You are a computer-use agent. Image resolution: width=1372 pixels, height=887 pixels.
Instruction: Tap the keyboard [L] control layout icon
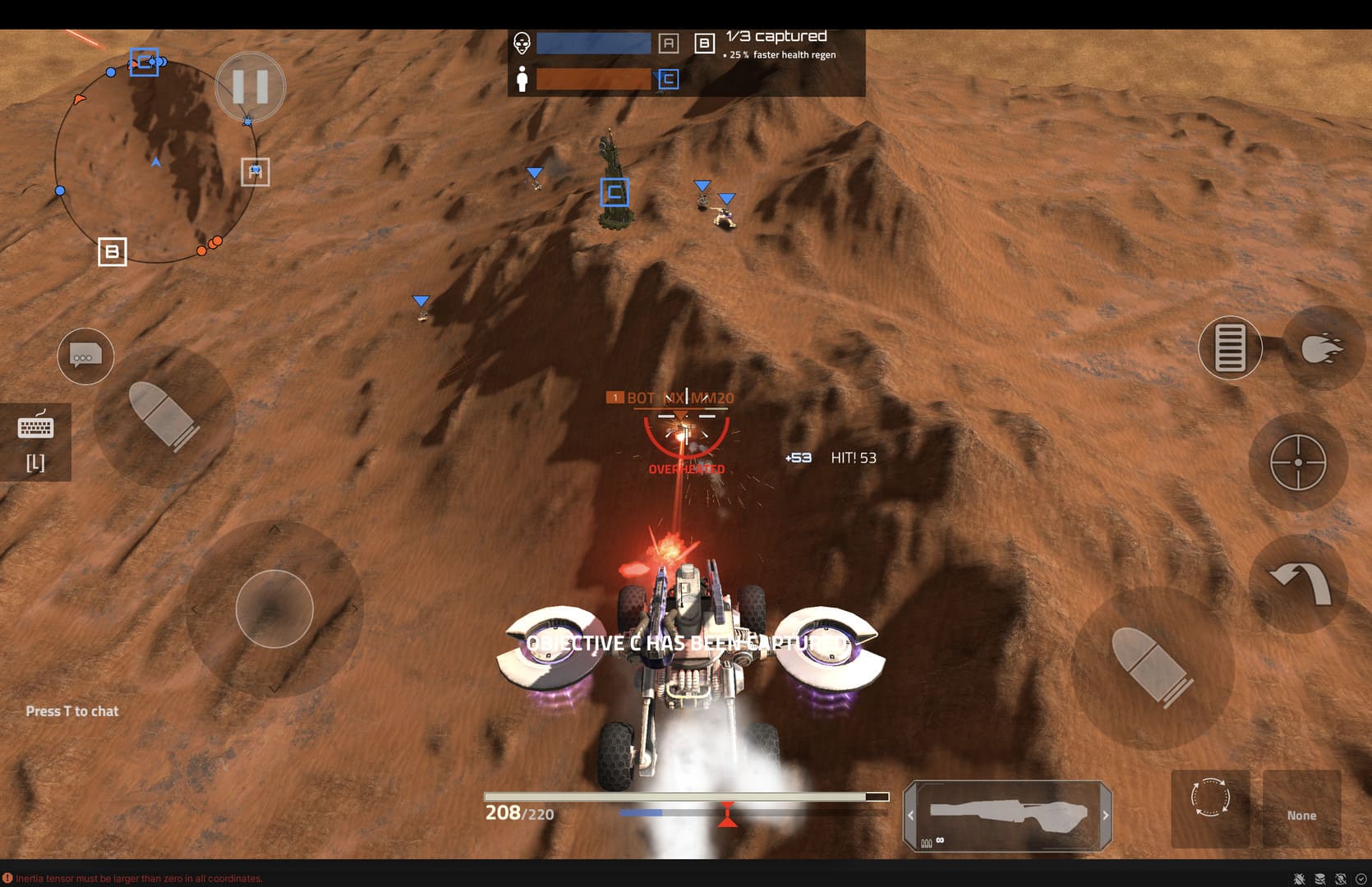coord(35,441)
